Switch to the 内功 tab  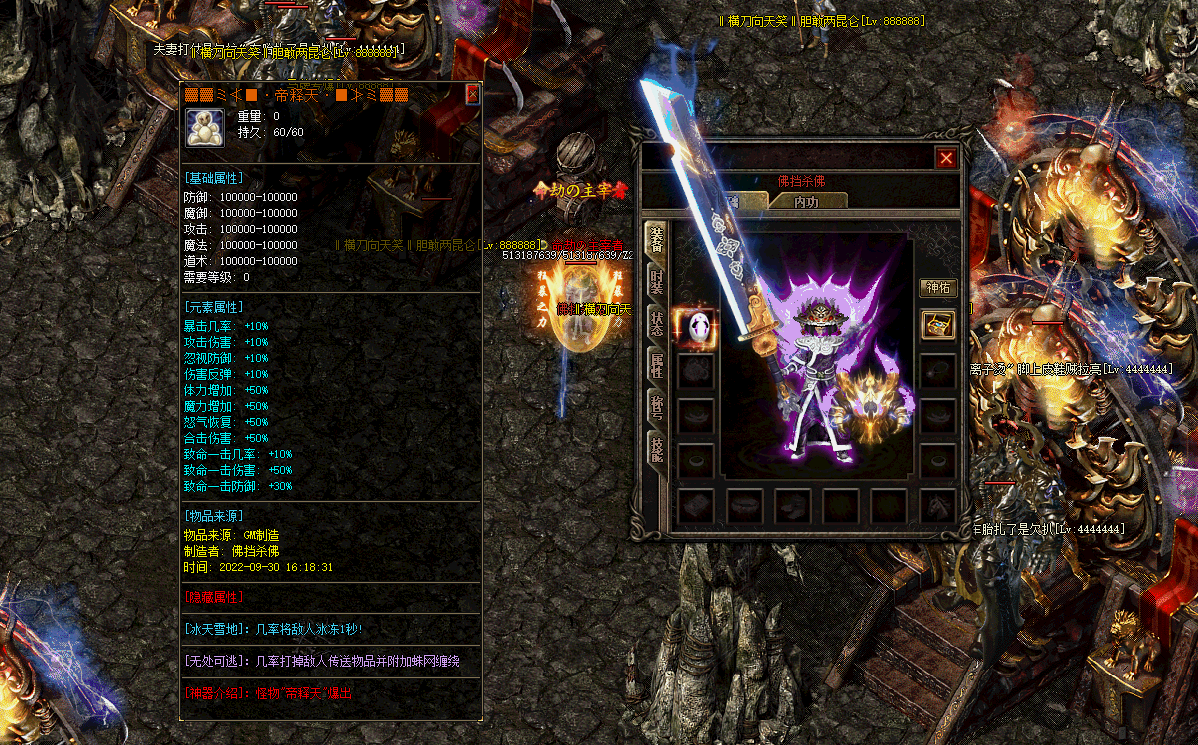click(x=806, y=201)
